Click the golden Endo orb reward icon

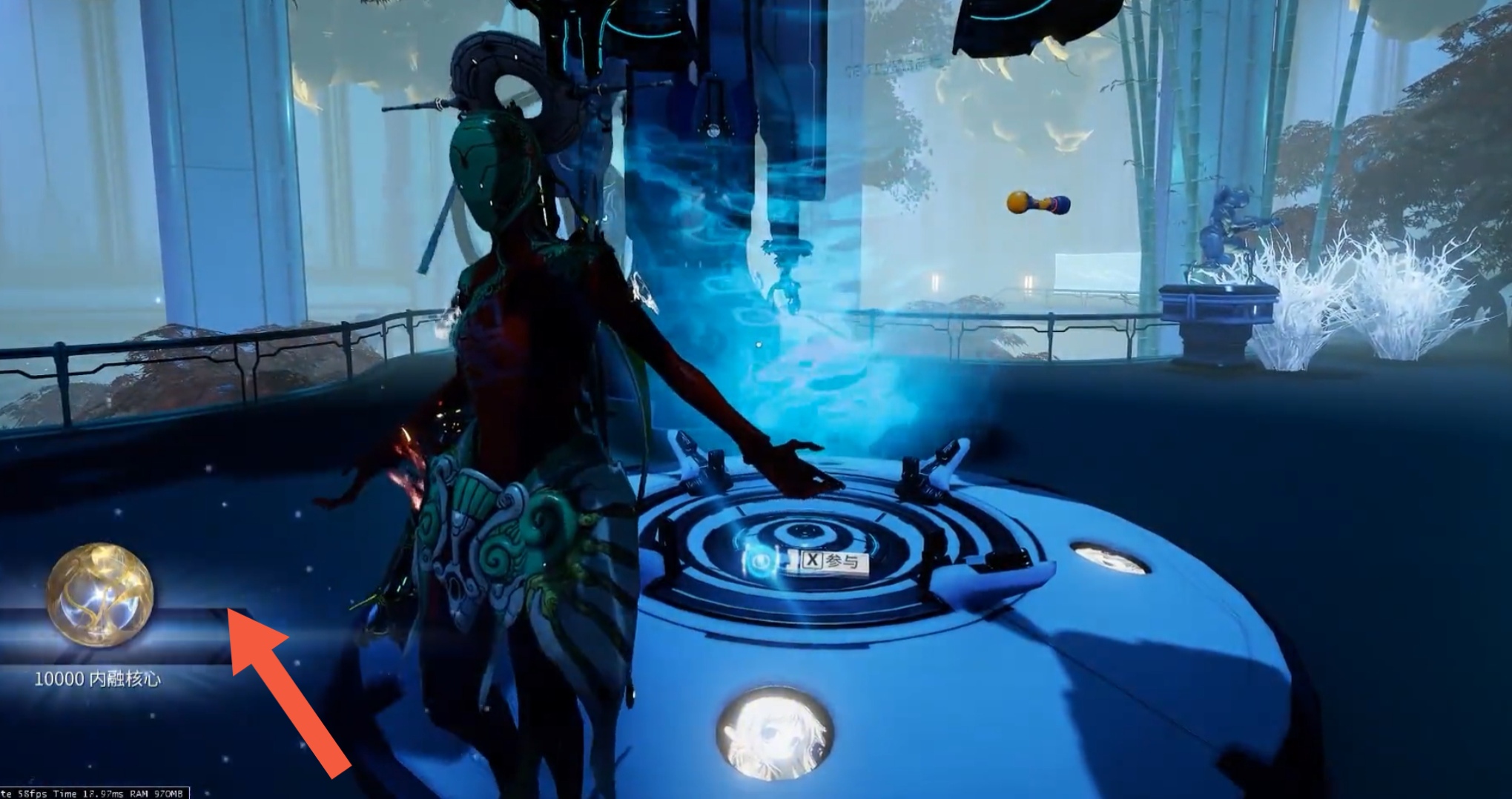point(100,594)
